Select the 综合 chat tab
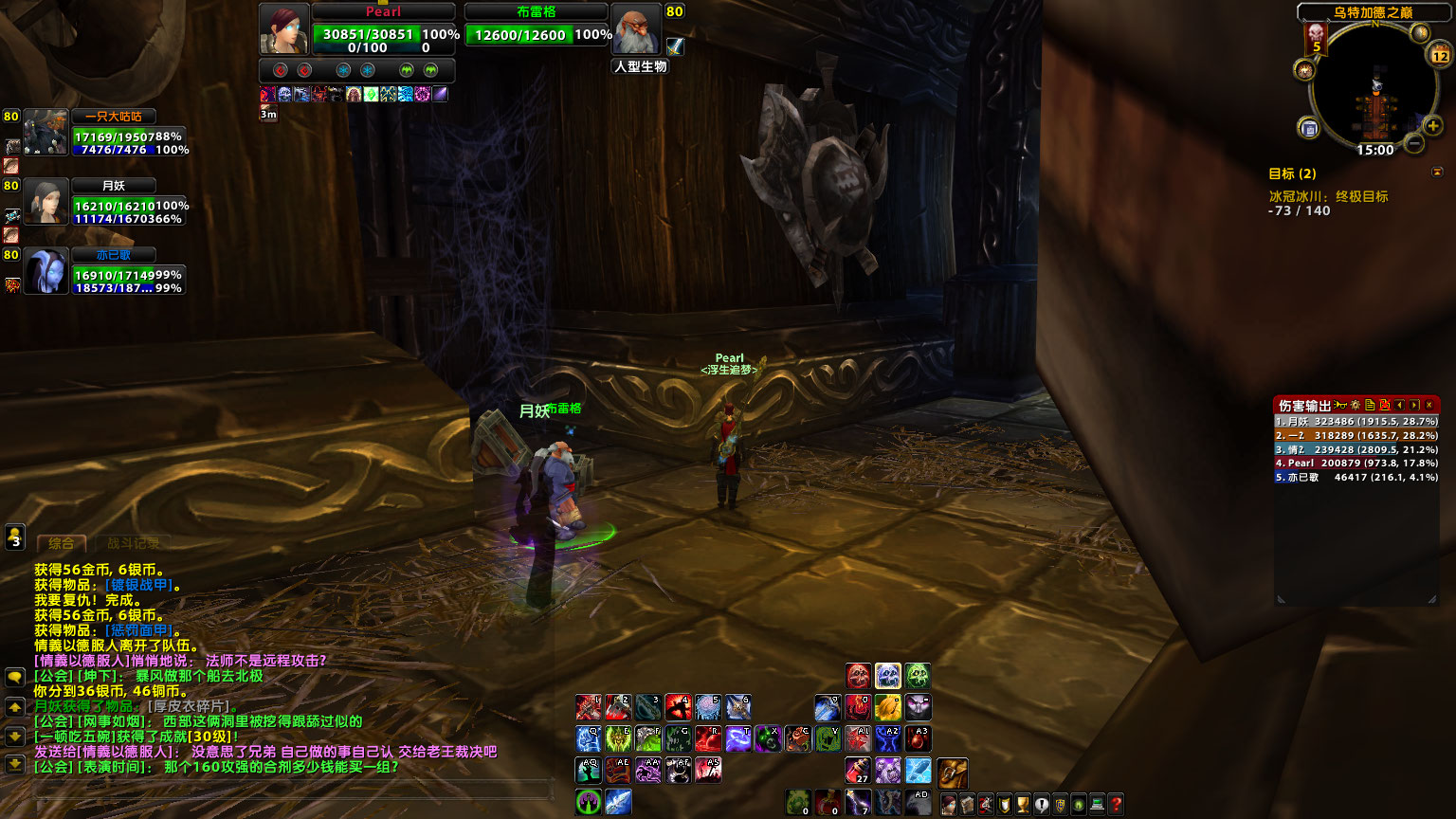1456x819 pixels. tap(63, 544)
